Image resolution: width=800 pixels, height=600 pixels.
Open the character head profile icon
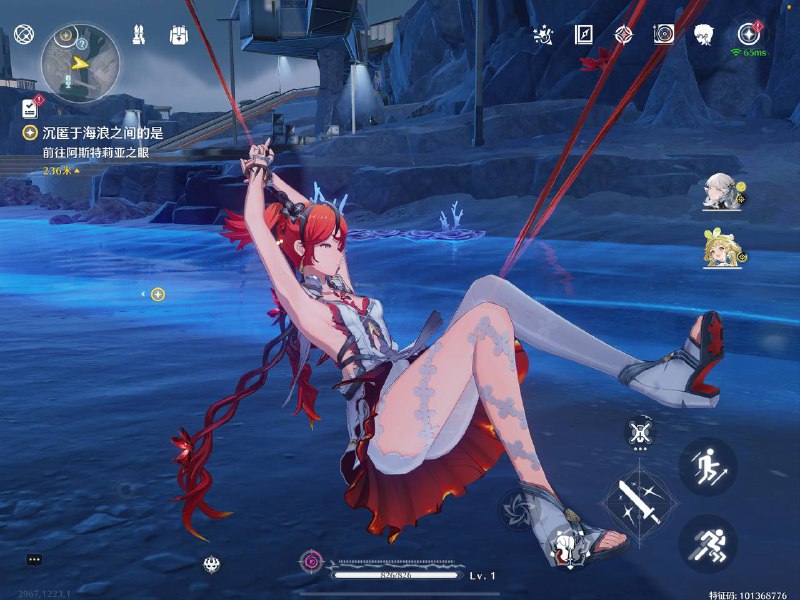click(704, 36)
